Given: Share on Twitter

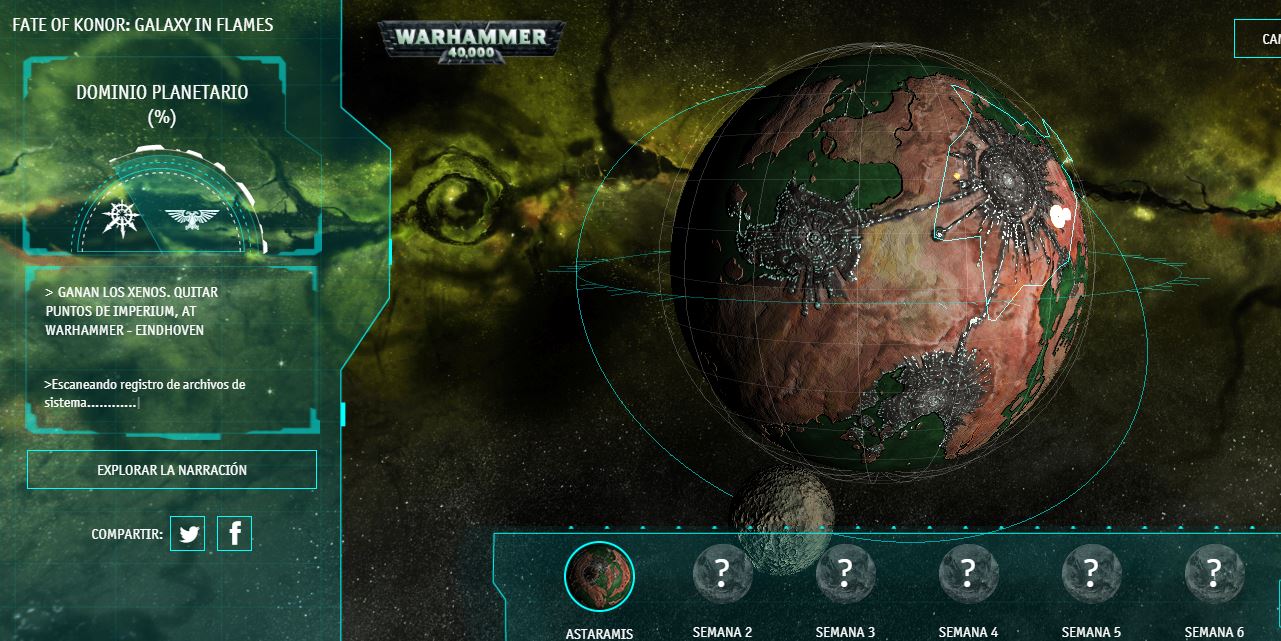Looking at the screenshot, I should point(187,534).
